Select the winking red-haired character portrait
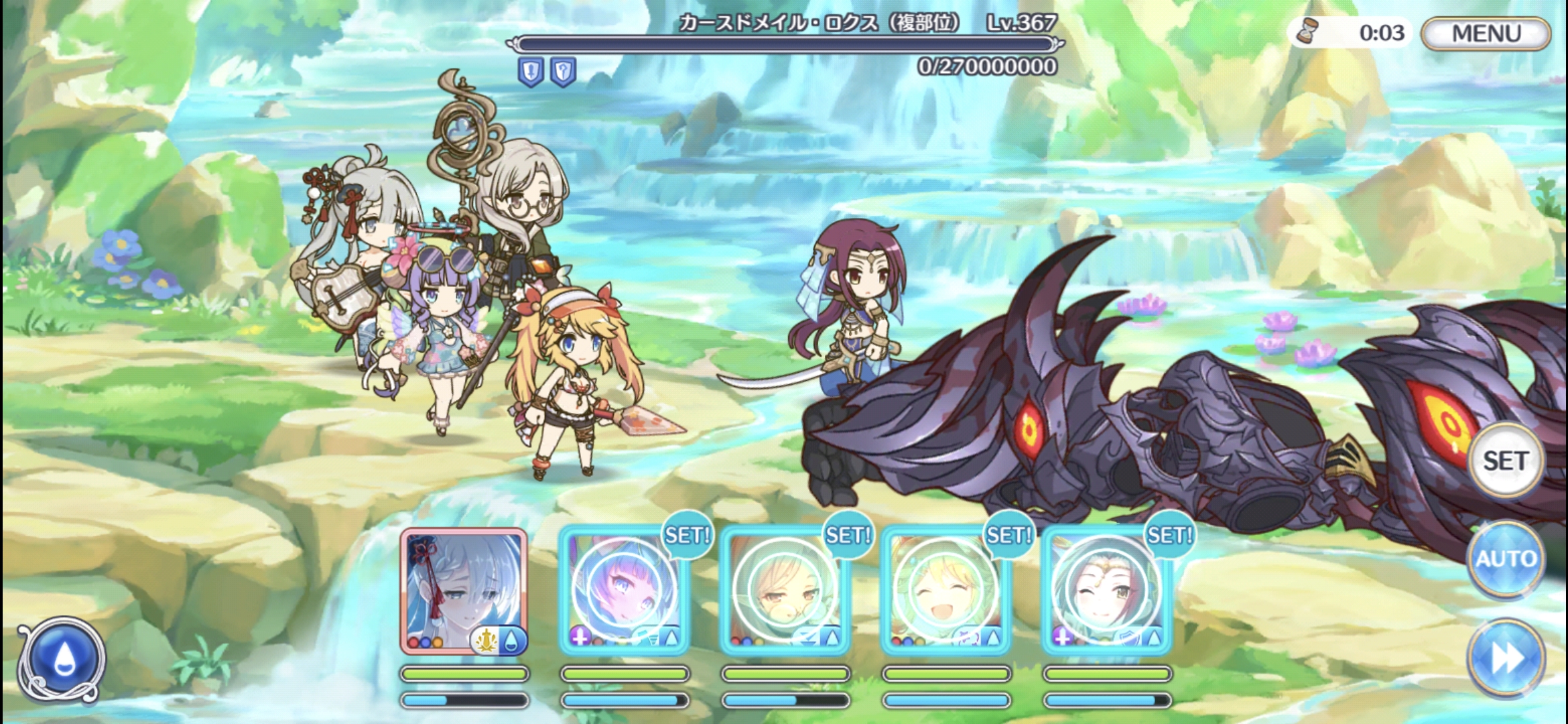The width and height of the screenshot is (1568, 724). [x=1106, y=591]
